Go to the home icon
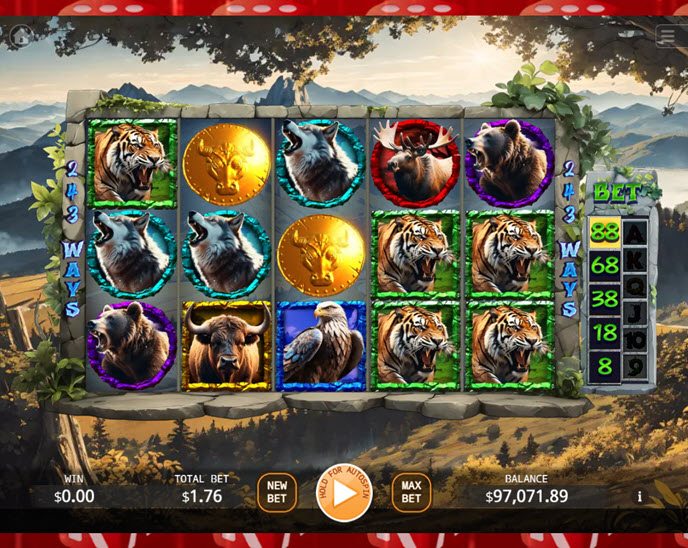The image size is (688, 548). (19, 36)
